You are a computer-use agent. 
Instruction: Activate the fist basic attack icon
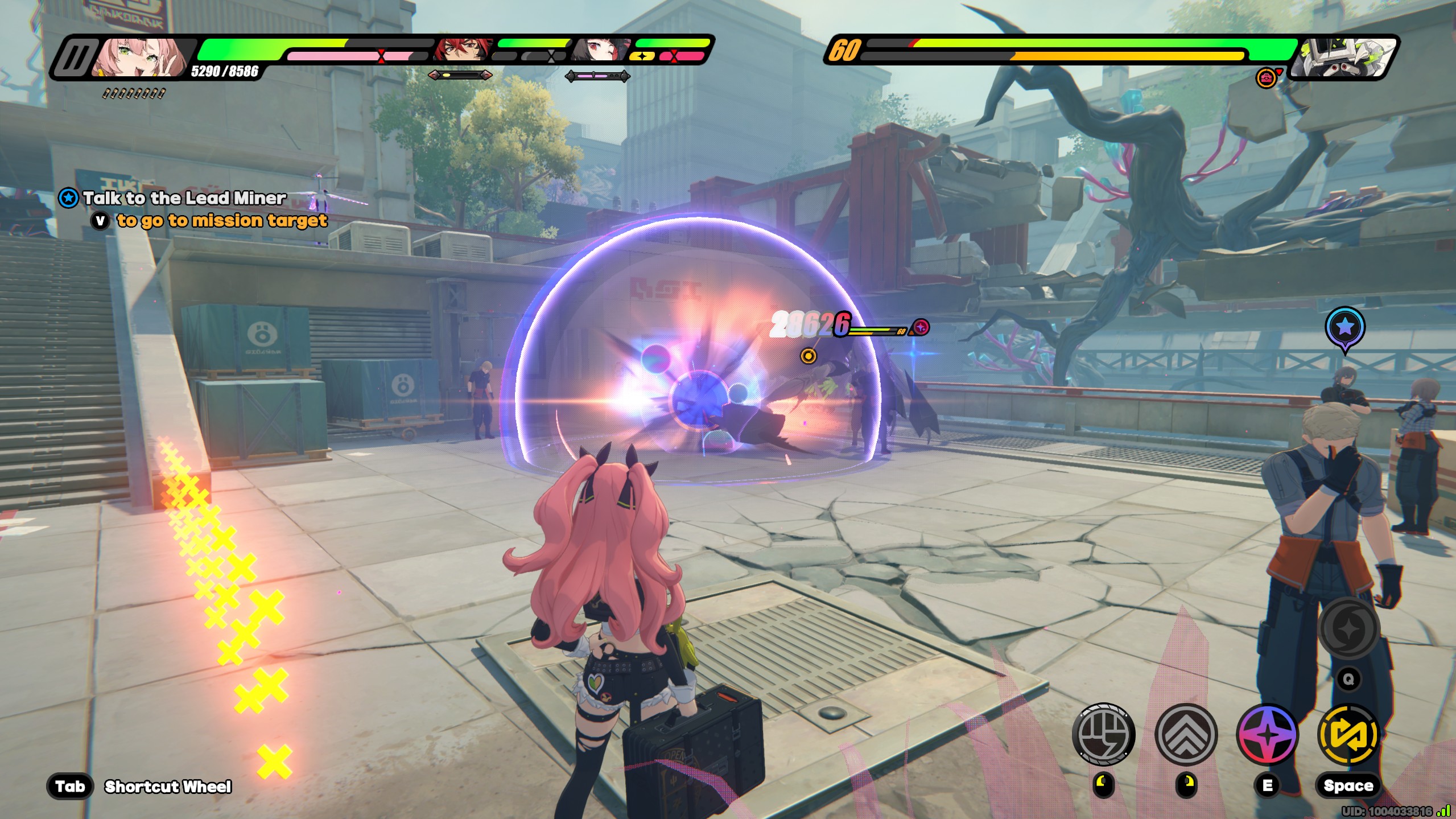click(x=1103, y=734)
